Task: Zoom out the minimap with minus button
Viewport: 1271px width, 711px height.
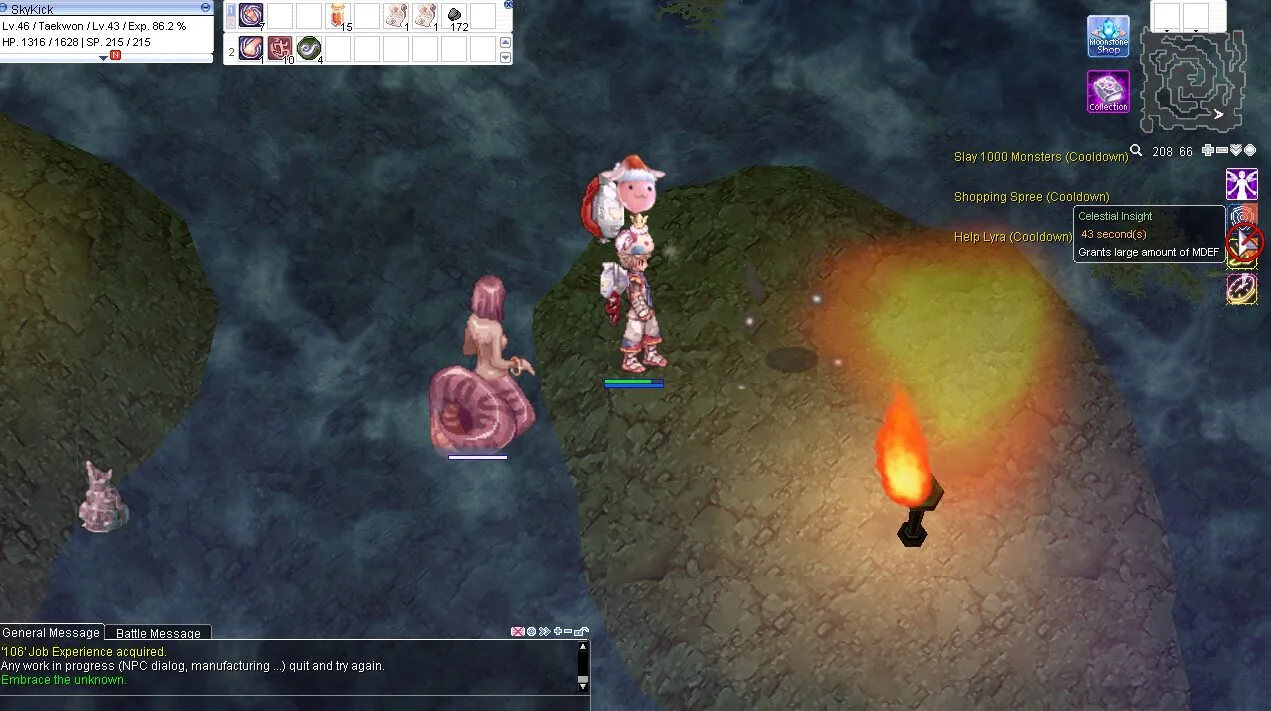Action: (1222, 151)
